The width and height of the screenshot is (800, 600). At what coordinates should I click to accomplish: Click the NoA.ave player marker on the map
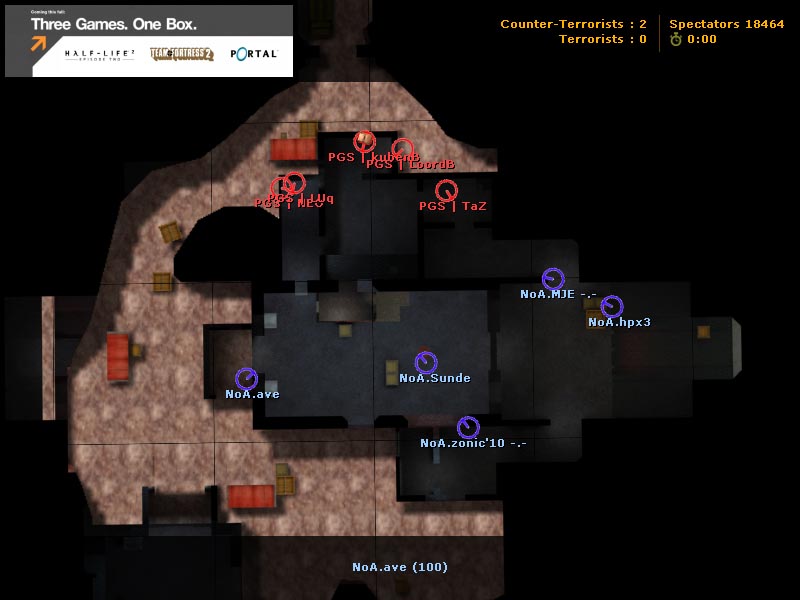246,378
